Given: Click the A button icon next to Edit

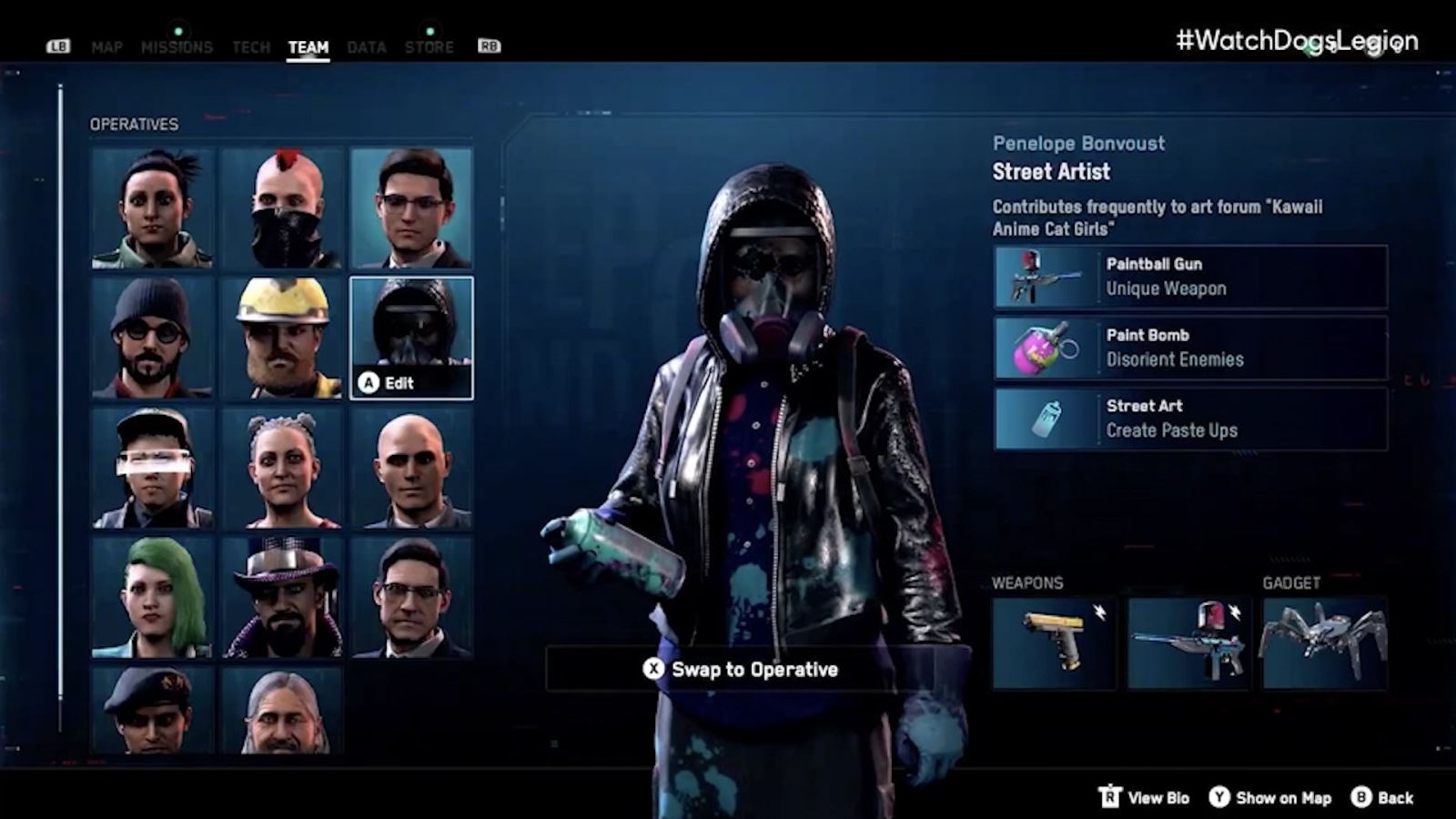Looking at the screenshot, I should tap(369, 382).
